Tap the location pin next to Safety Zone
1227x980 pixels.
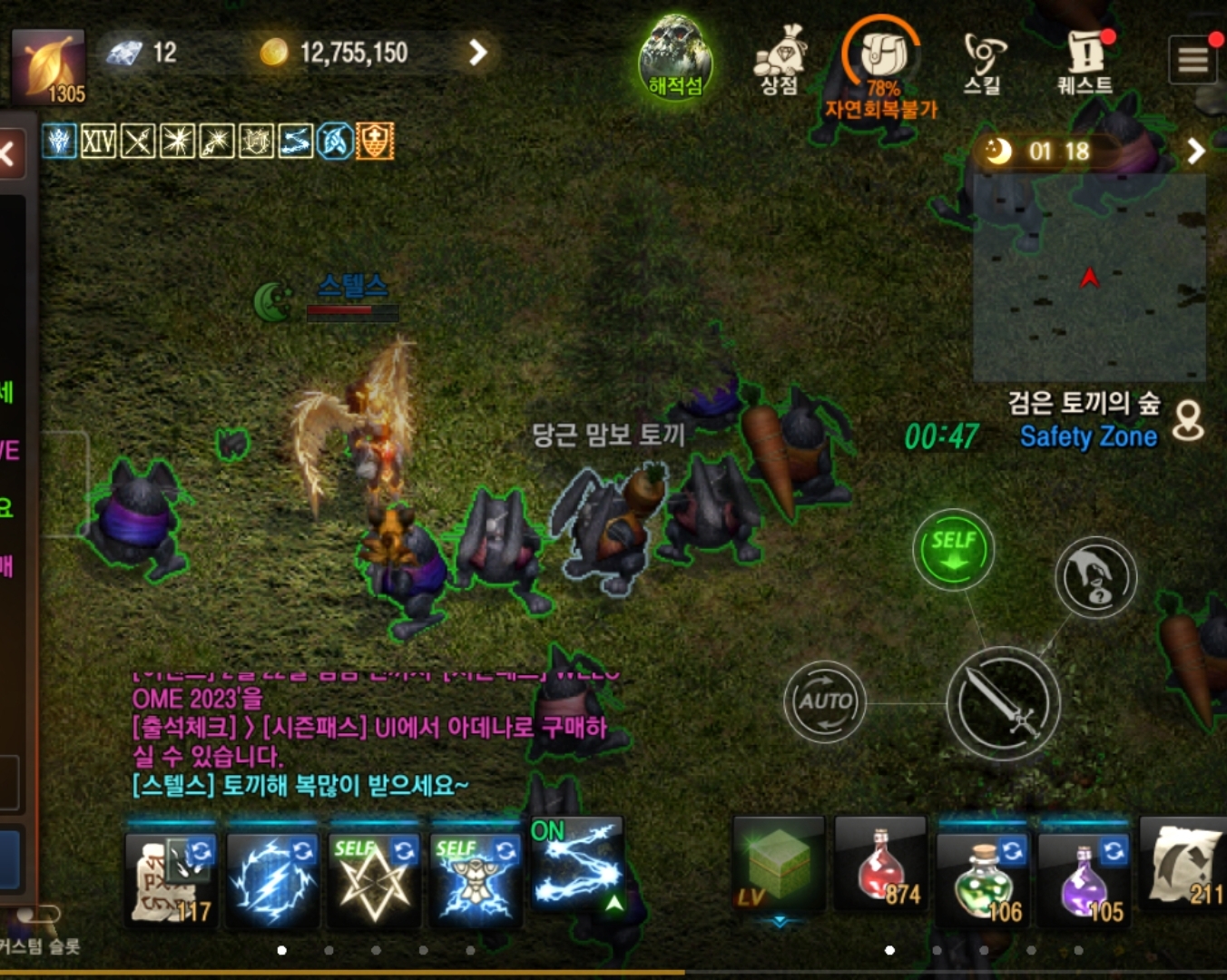click(x=1187, y=424)
